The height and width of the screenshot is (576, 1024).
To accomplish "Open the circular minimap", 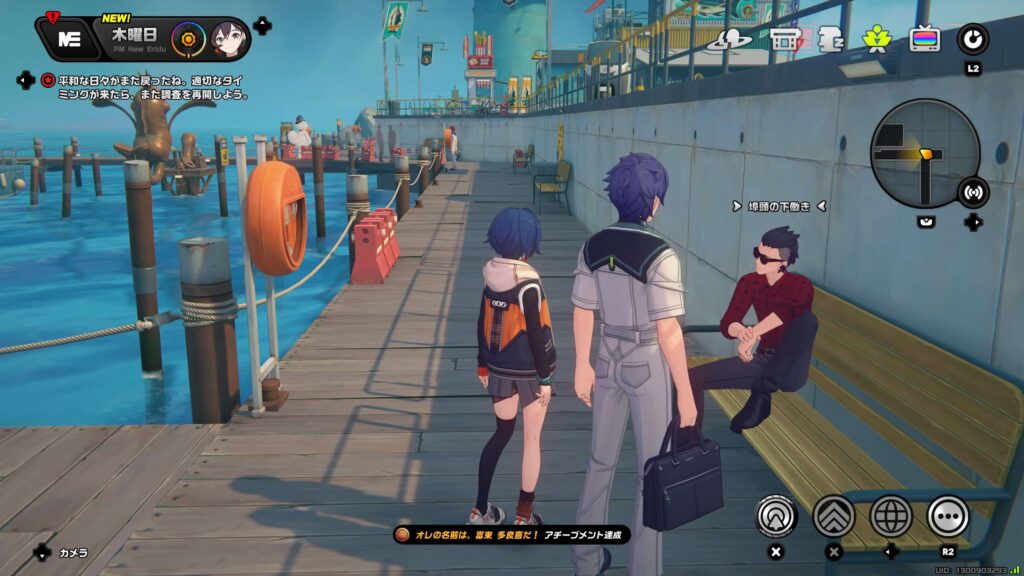I will click(x=923, y=153).
